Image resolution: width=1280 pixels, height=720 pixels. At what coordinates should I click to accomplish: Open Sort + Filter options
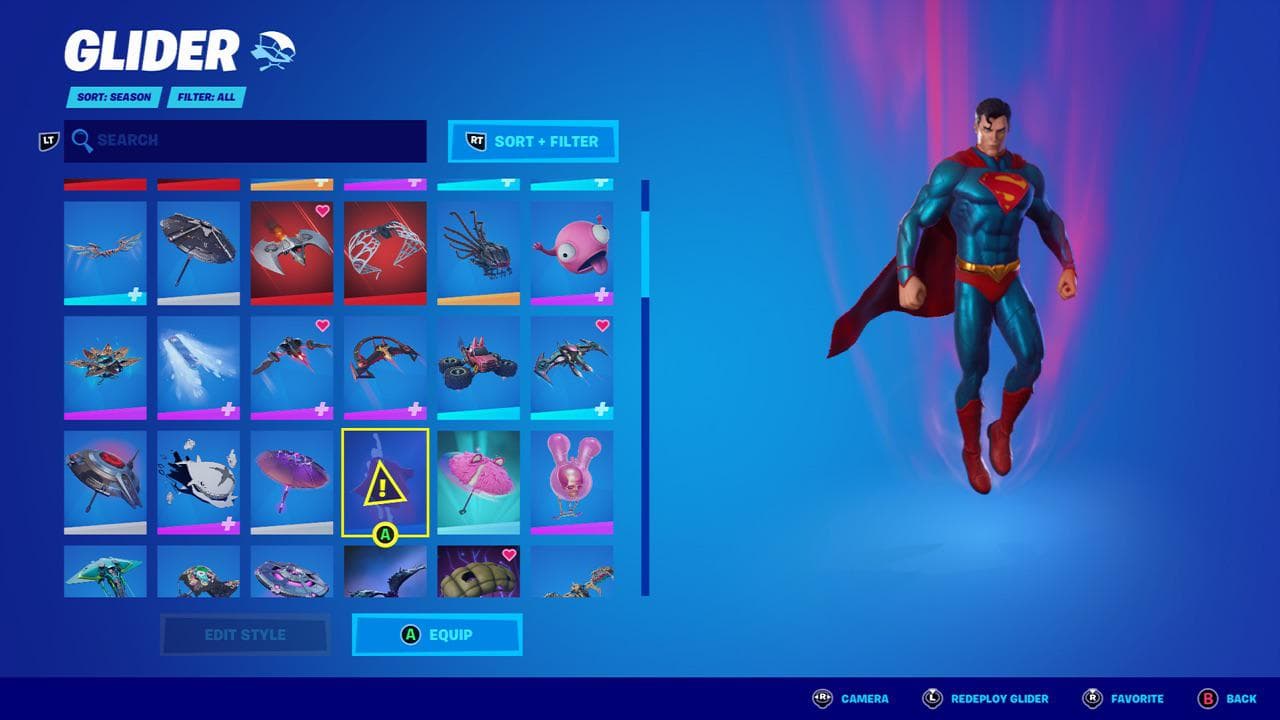click(x=532, y=141)
